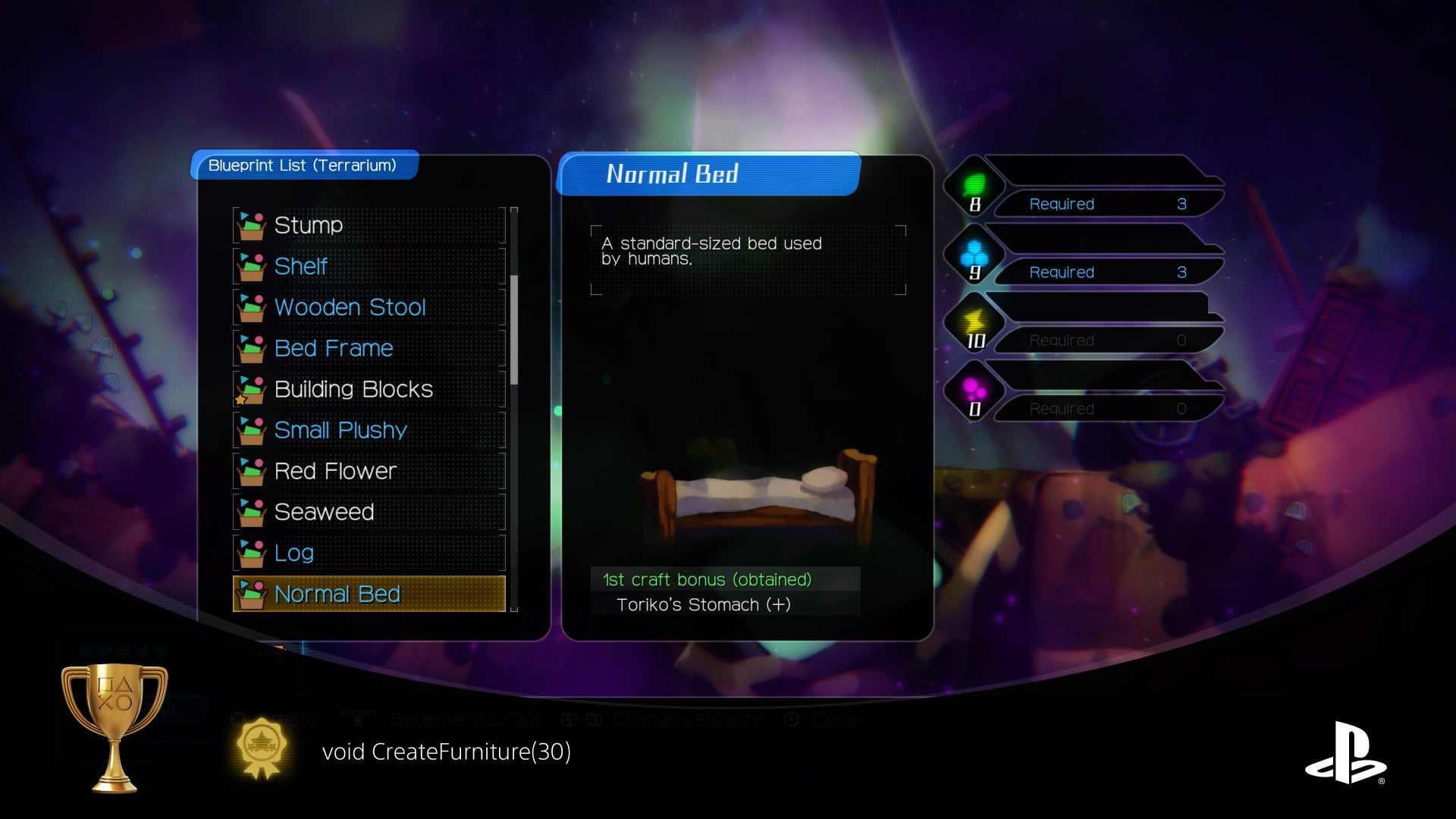Choose the Shelf blueprint entry
The image size is (1456, 819).
[369, 266]
